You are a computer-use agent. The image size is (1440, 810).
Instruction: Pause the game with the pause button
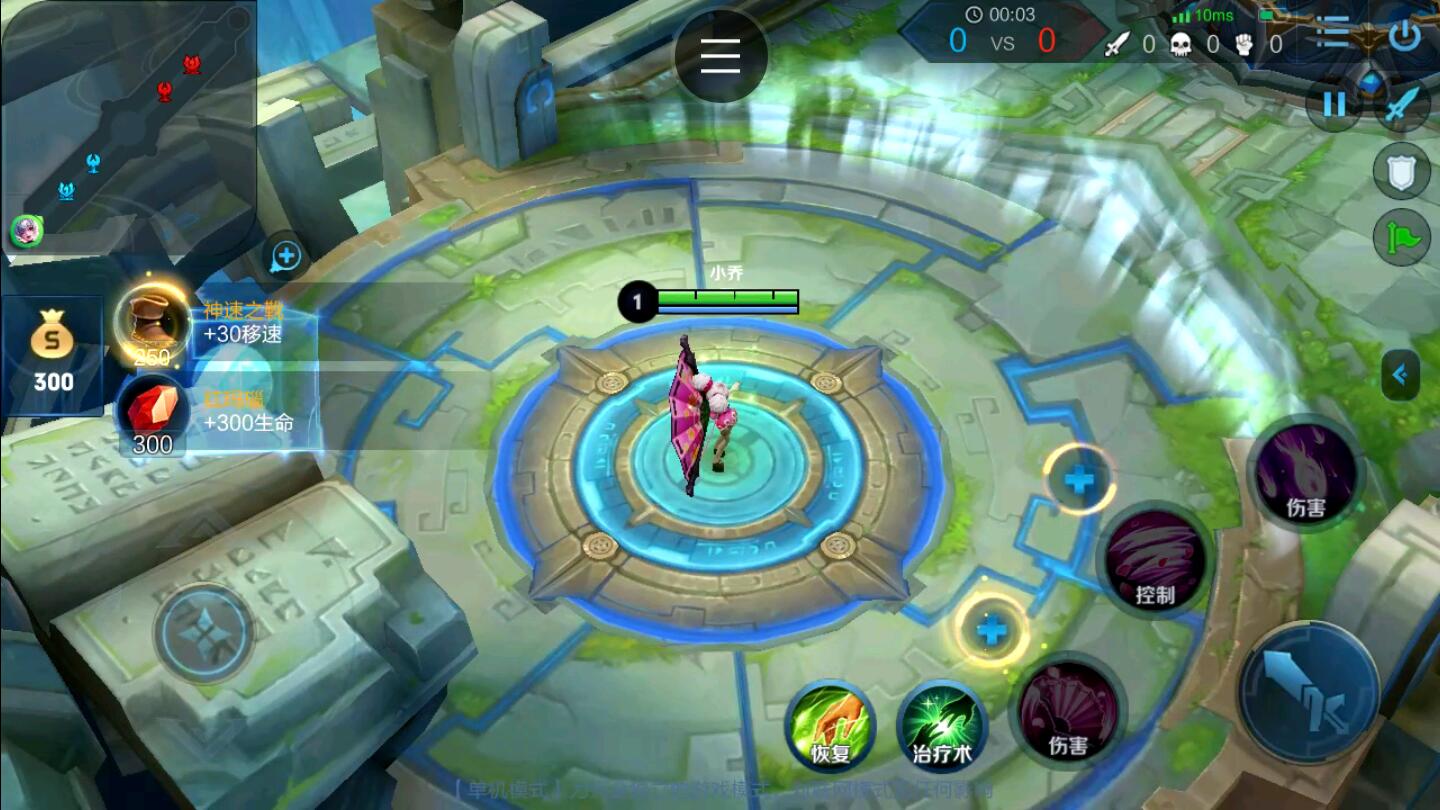[x=1335, y=104]
